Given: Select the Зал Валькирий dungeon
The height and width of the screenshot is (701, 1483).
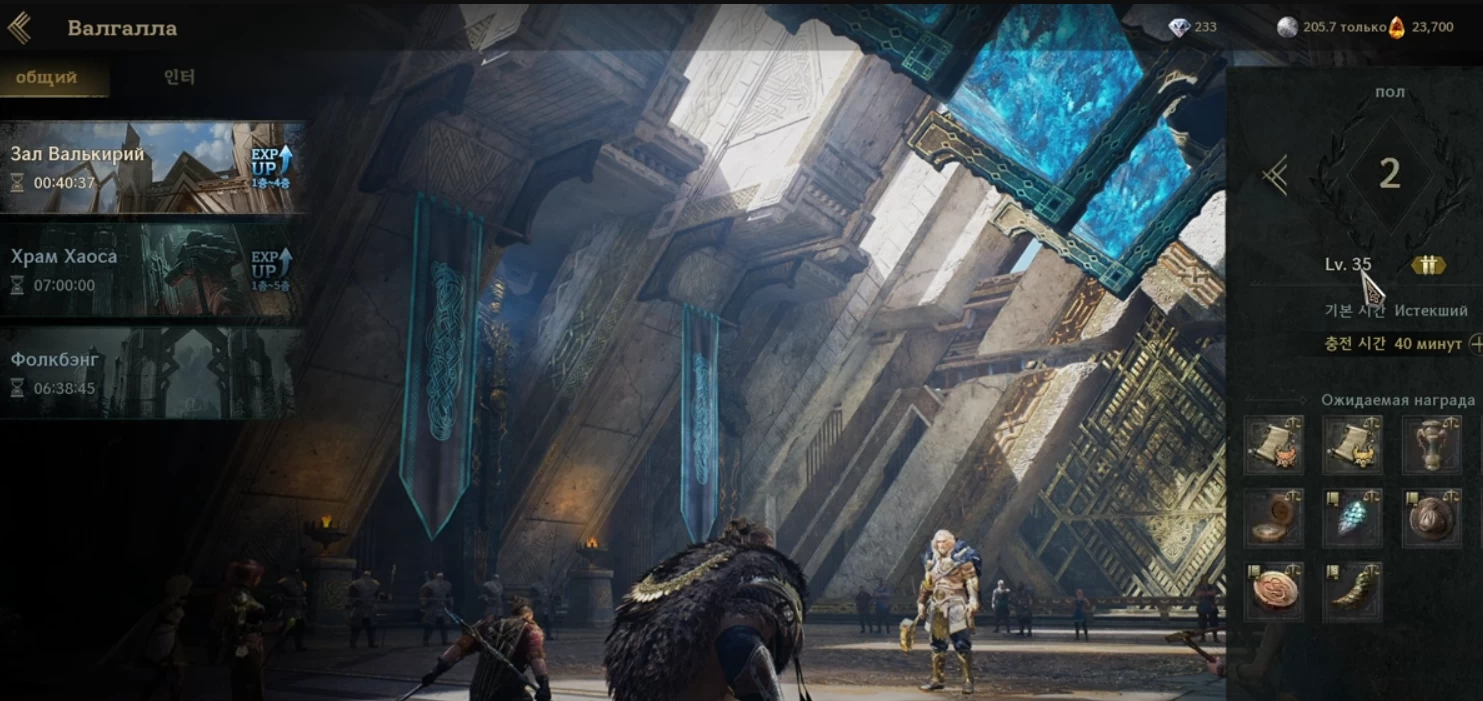Looking at the screenshot, I should point(150,167).
